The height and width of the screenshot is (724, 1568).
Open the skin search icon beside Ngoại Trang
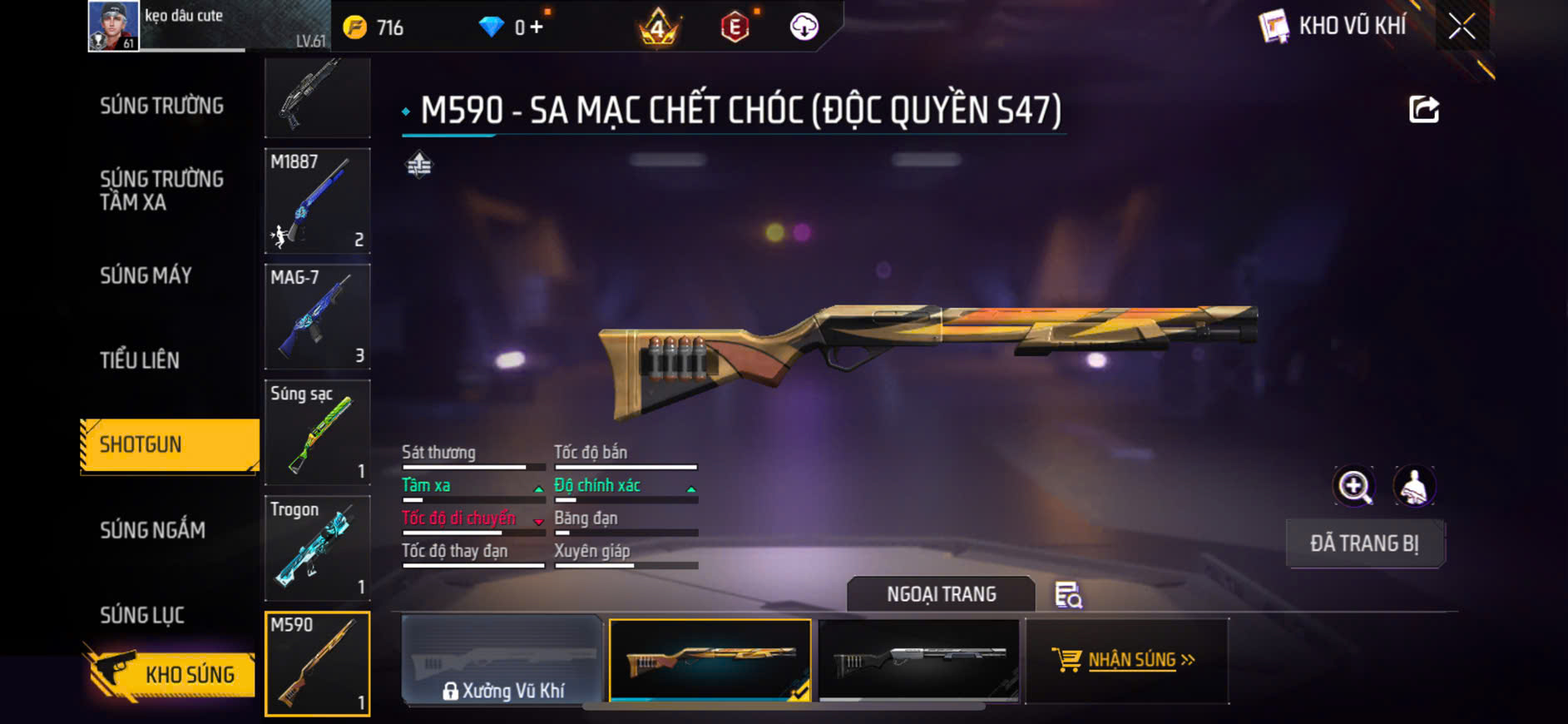(1068, 595)
